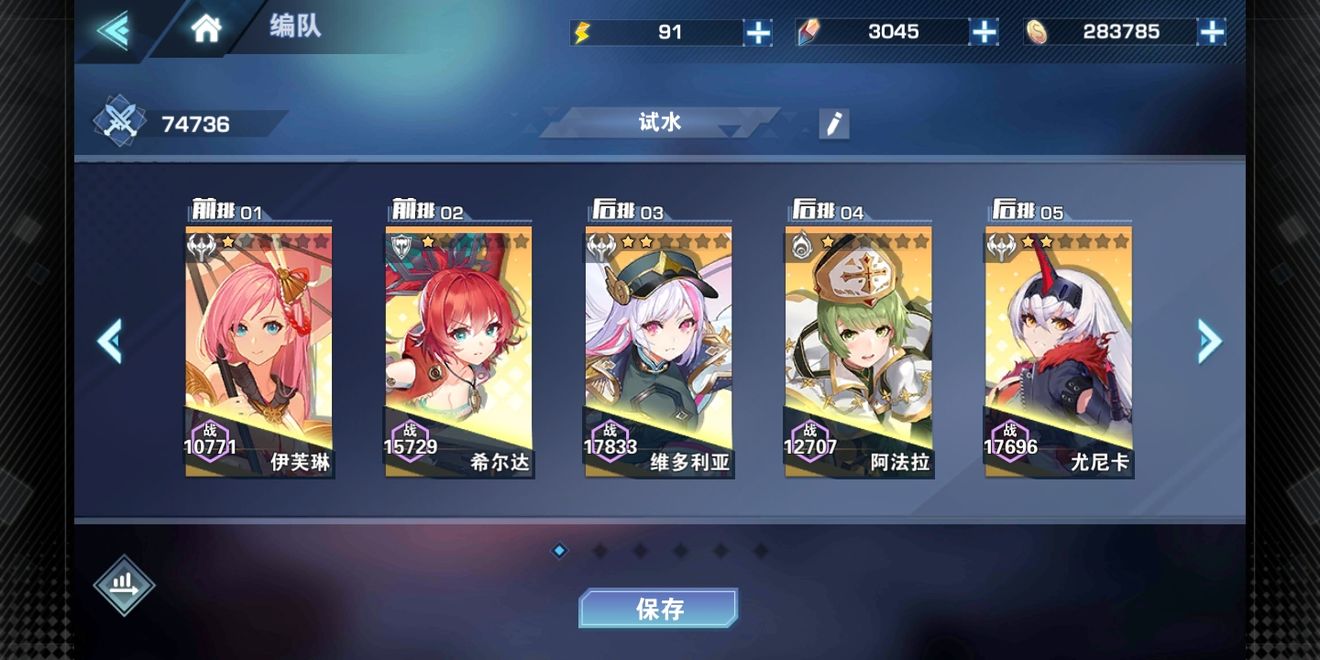Jump to the last team page dot

click(x=760, y=550)
